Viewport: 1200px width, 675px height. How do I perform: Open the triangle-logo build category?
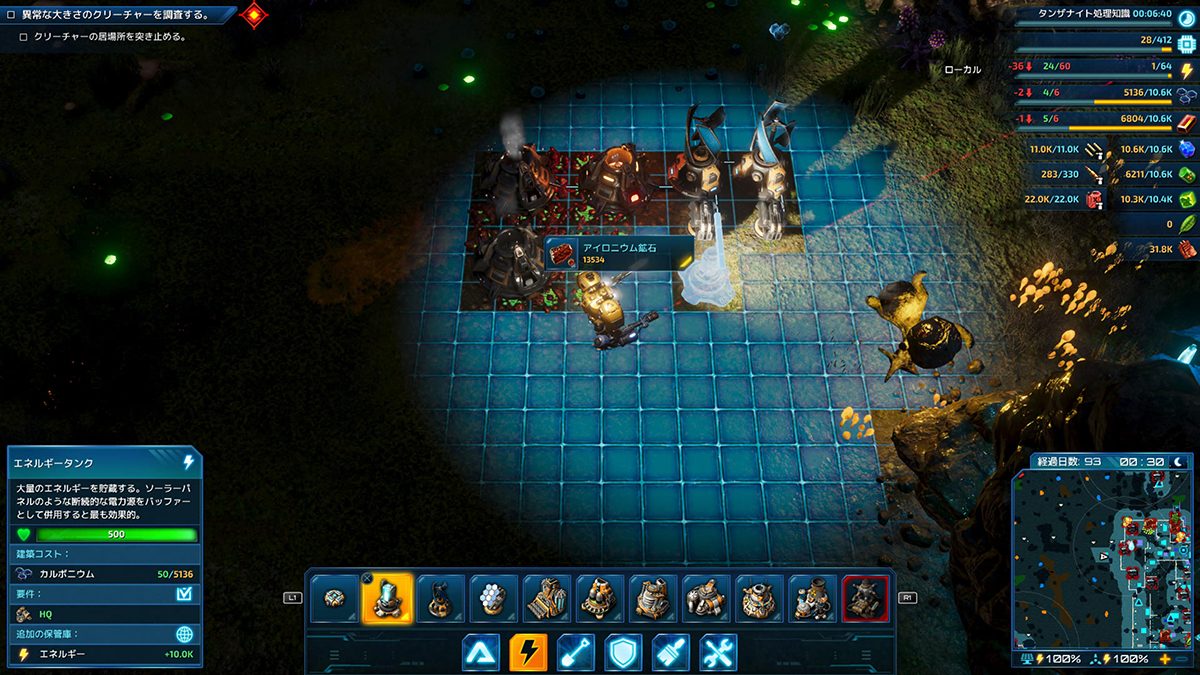pos(480,653)
